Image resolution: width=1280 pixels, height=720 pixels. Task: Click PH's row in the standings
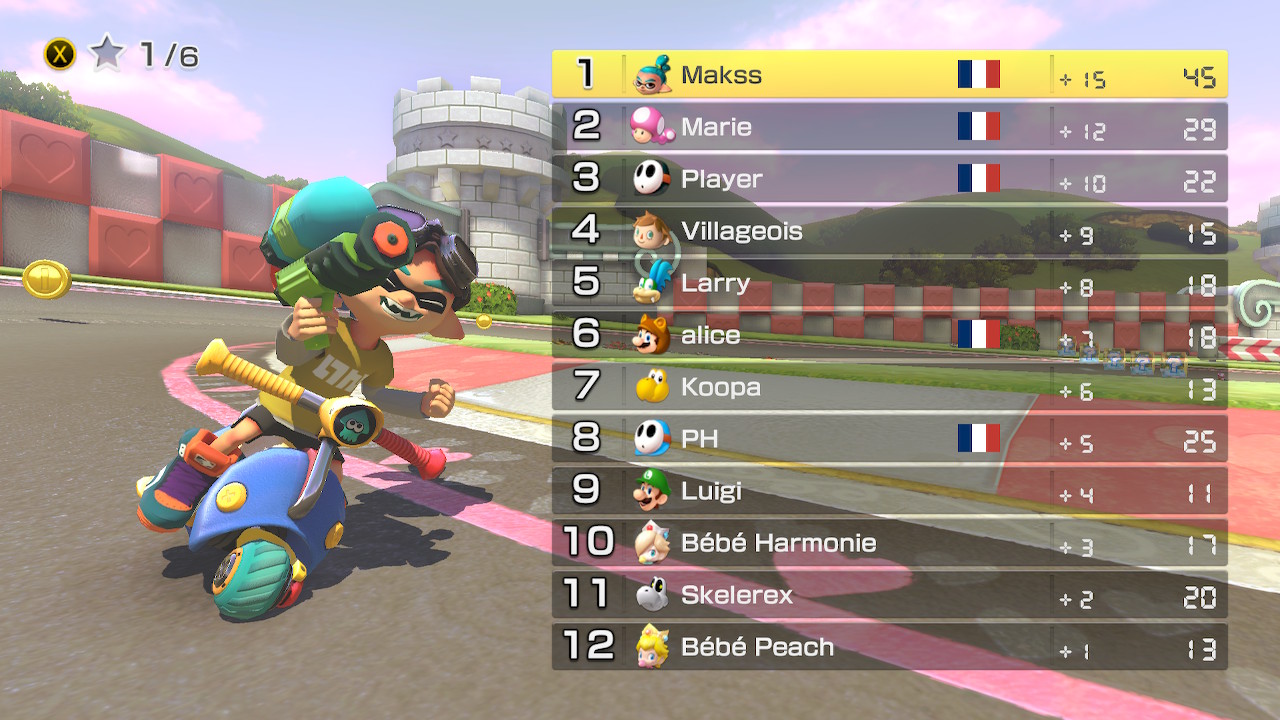pos(889,439)
